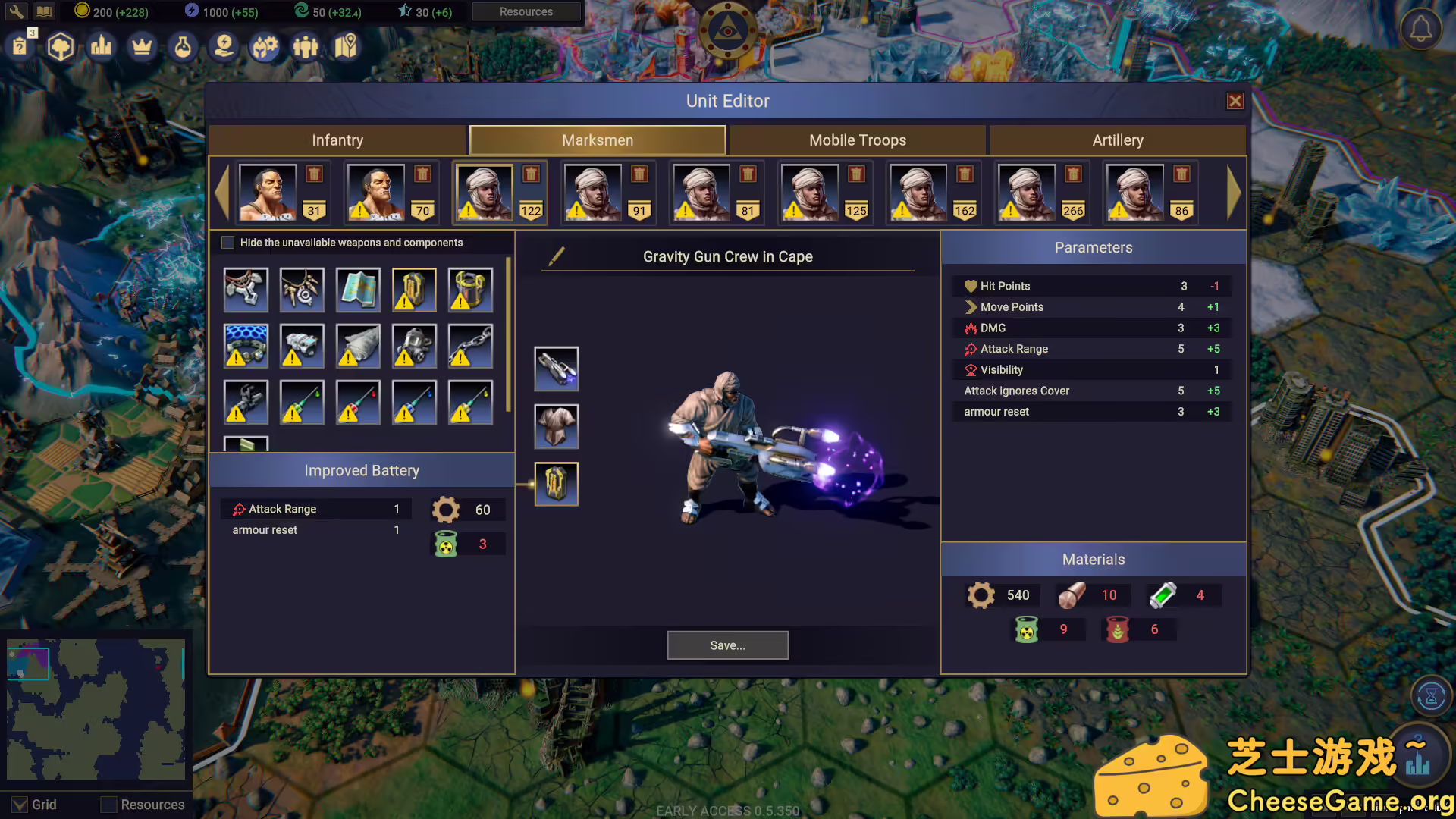Open the wrench settings menu

click(16, 11)
